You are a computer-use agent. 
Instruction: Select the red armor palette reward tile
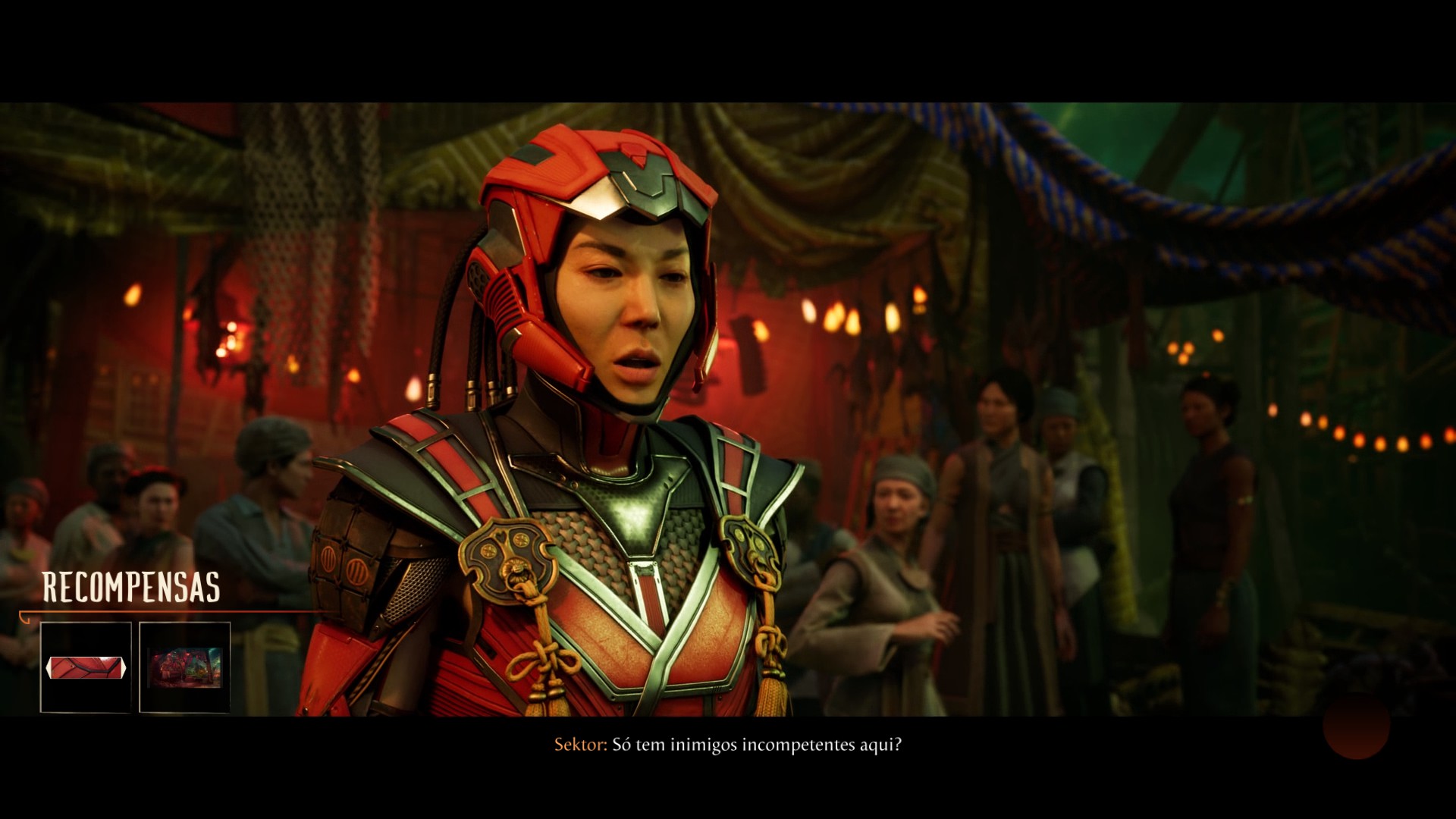(86, 667)
